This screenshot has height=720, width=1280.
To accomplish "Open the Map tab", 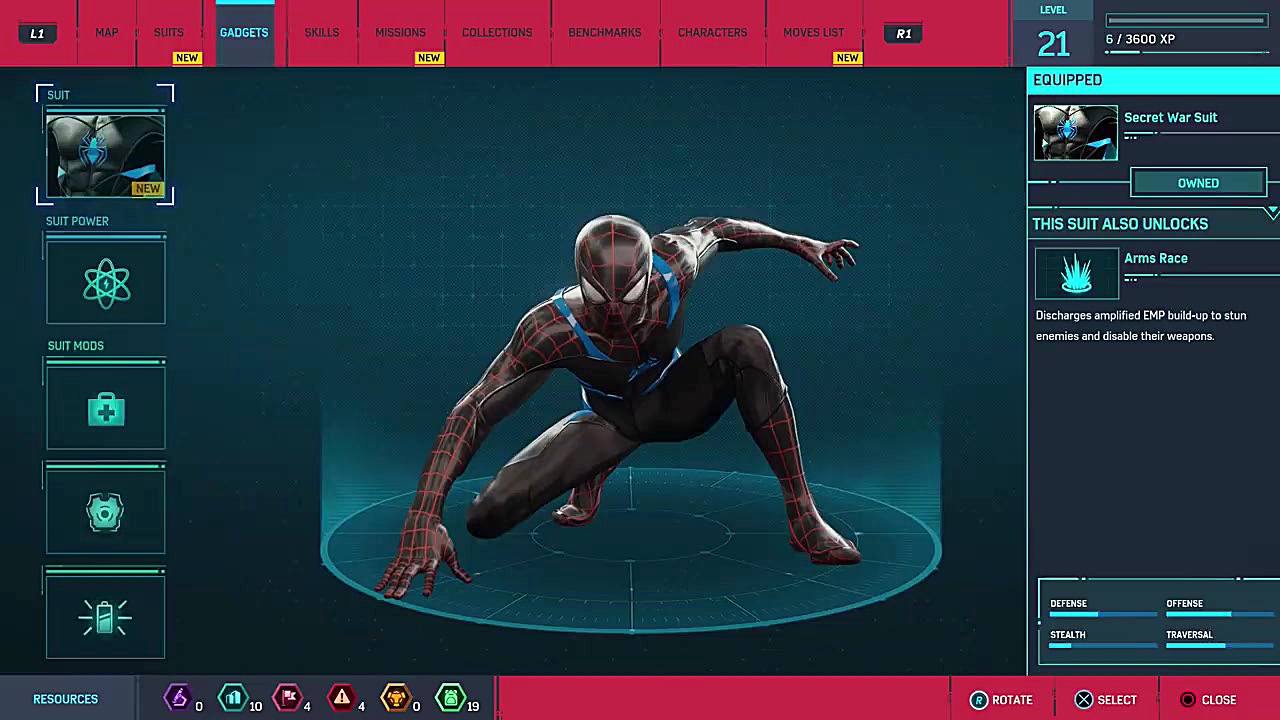I will click(x=106, y=33).
